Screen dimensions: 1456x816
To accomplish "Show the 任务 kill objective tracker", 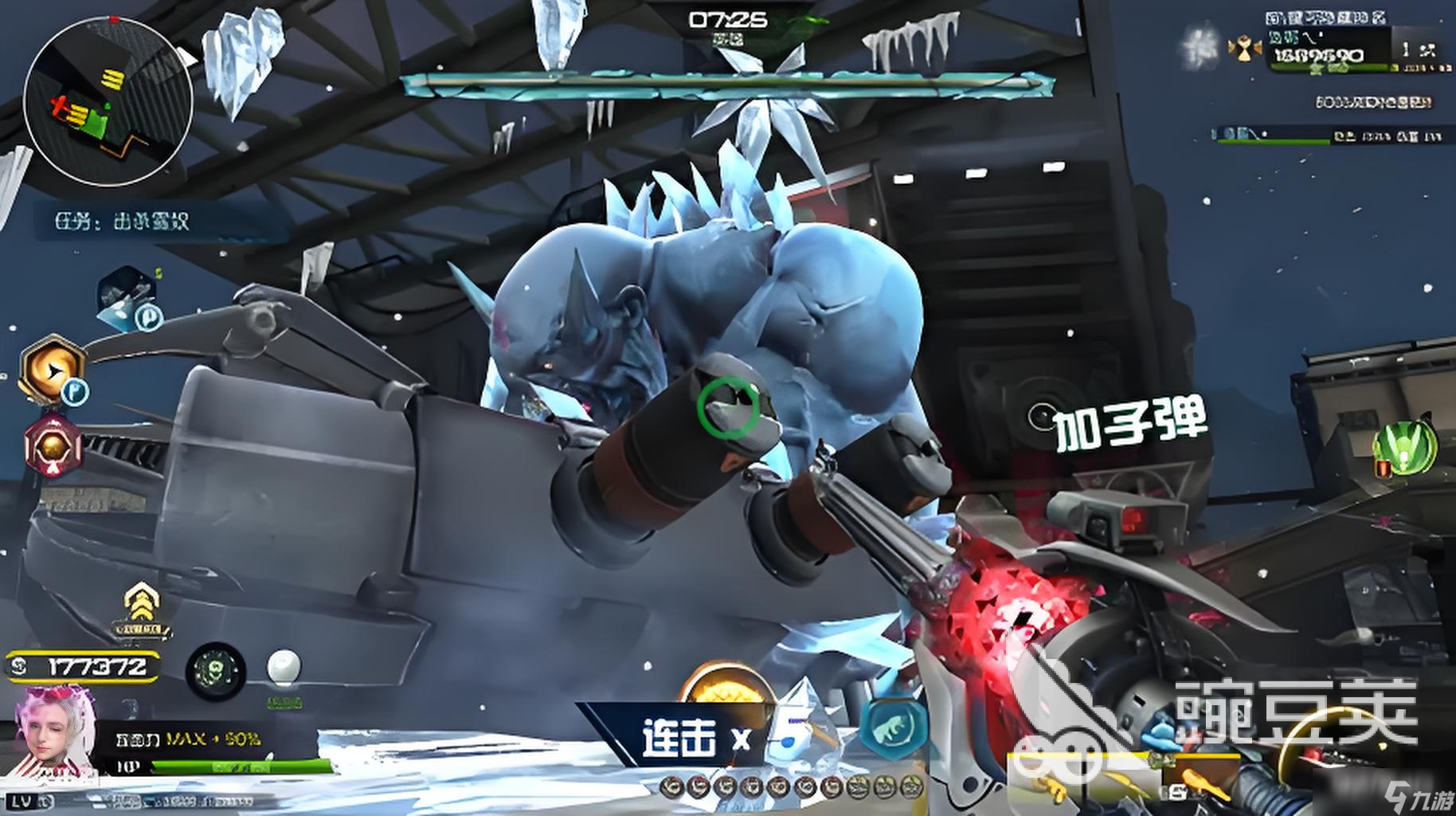I will point(123,221).
